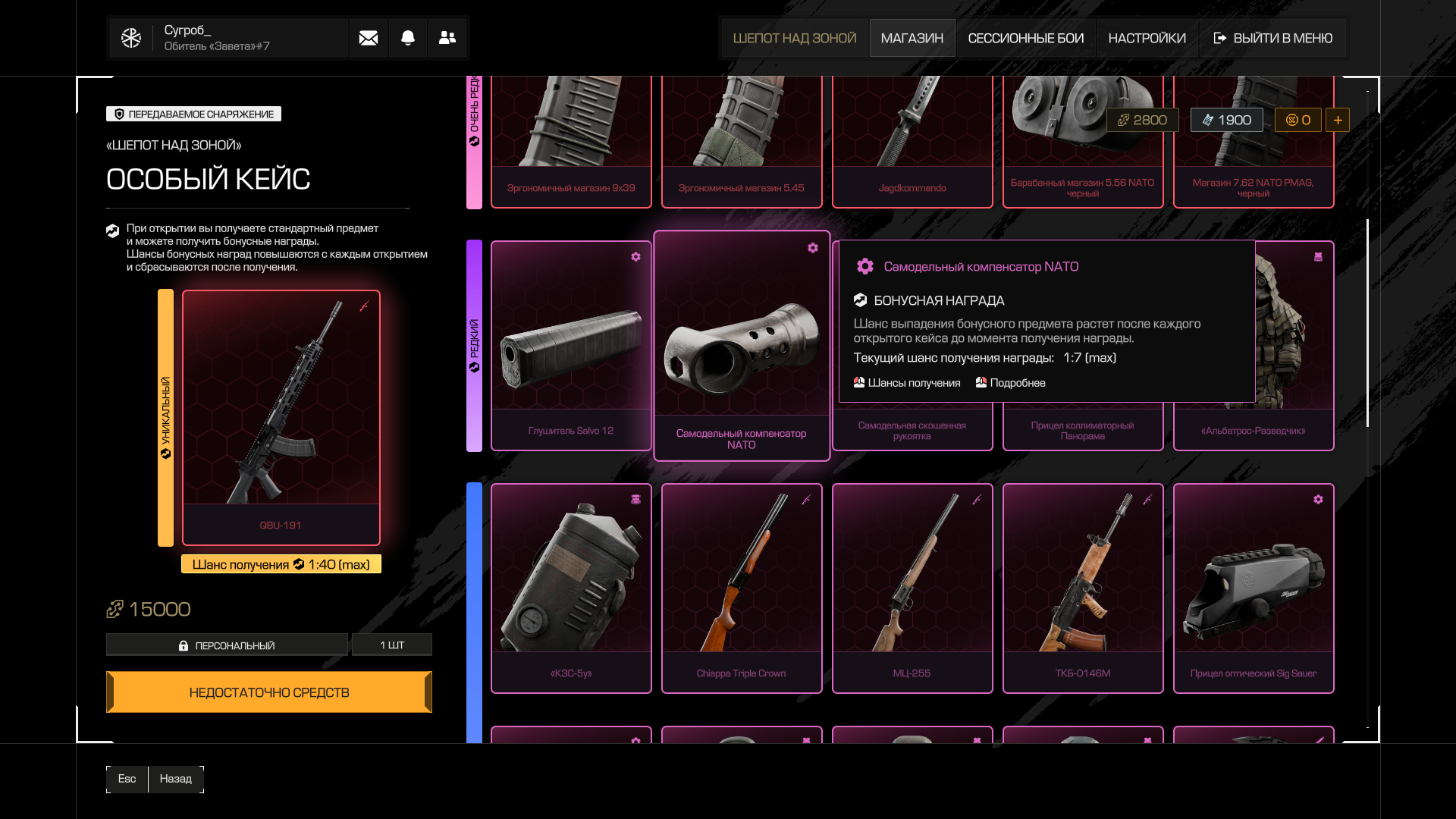Screen dimensions: 1456x819
Task: Switch to ШЕПОТ НАД ЗОНОЙ tab
Action: click(x=794, y=38)
